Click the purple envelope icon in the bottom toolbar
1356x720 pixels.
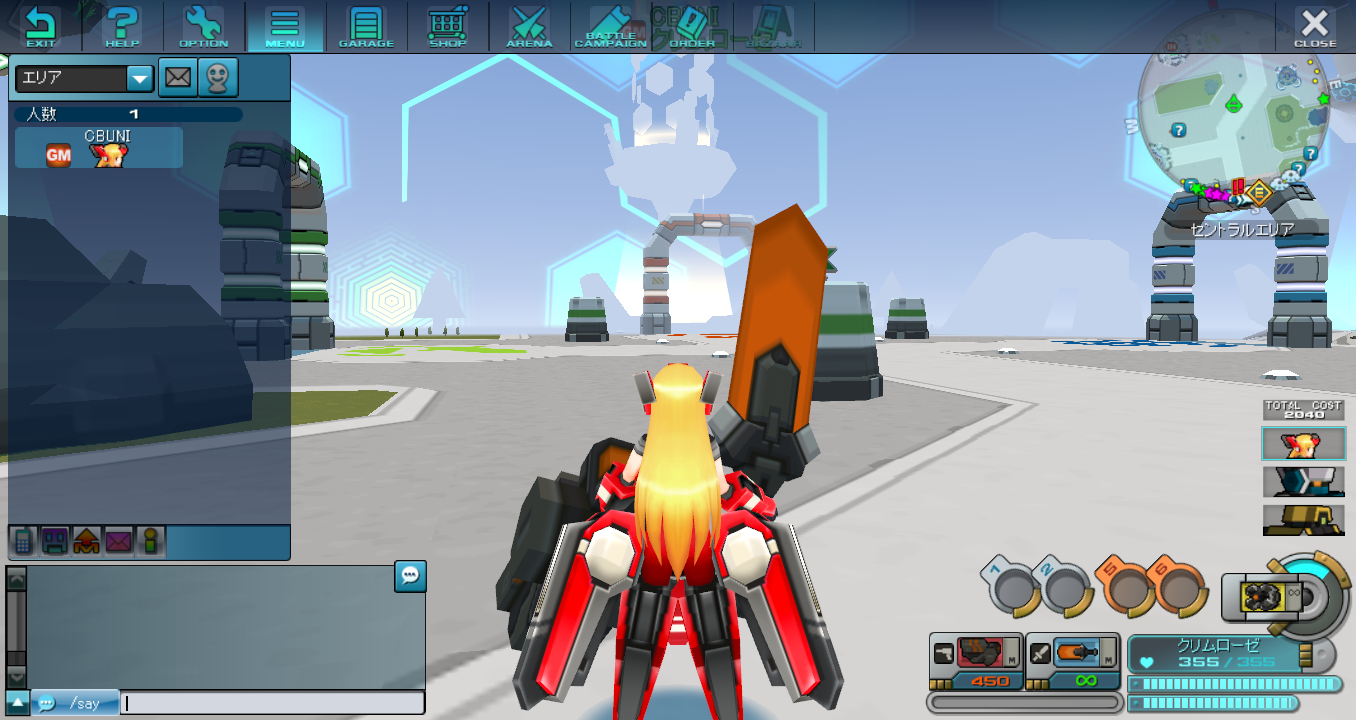coord(119,542)
